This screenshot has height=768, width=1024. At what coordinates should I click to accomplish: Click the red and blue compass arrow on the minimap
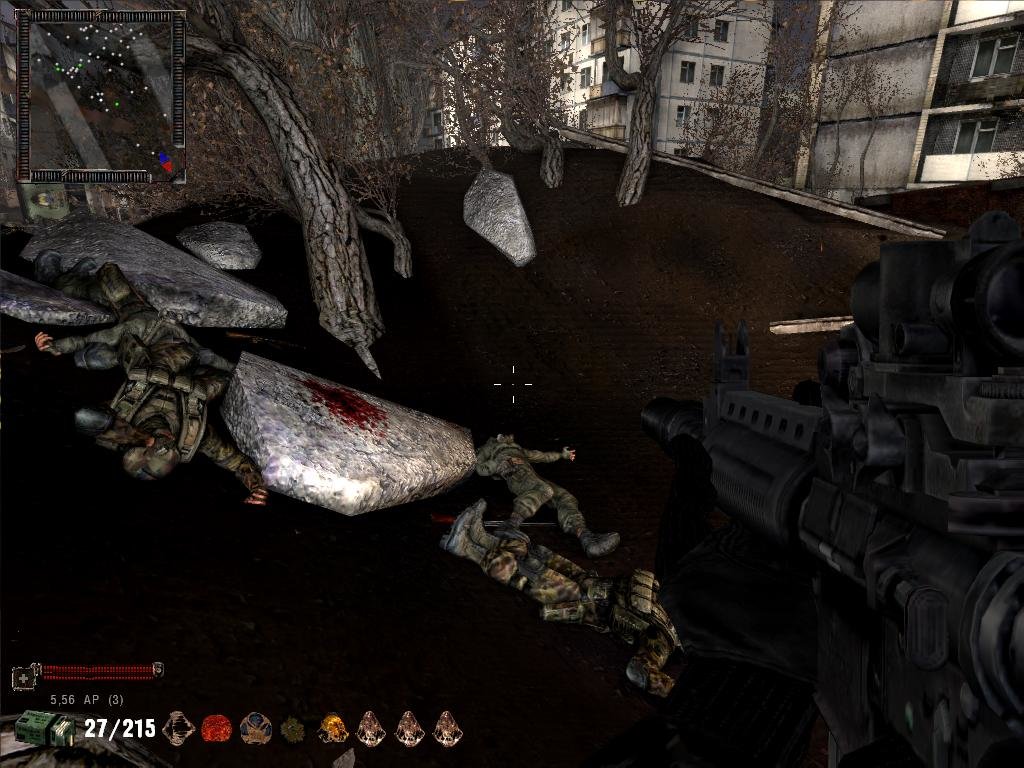(x=165, y=161)
